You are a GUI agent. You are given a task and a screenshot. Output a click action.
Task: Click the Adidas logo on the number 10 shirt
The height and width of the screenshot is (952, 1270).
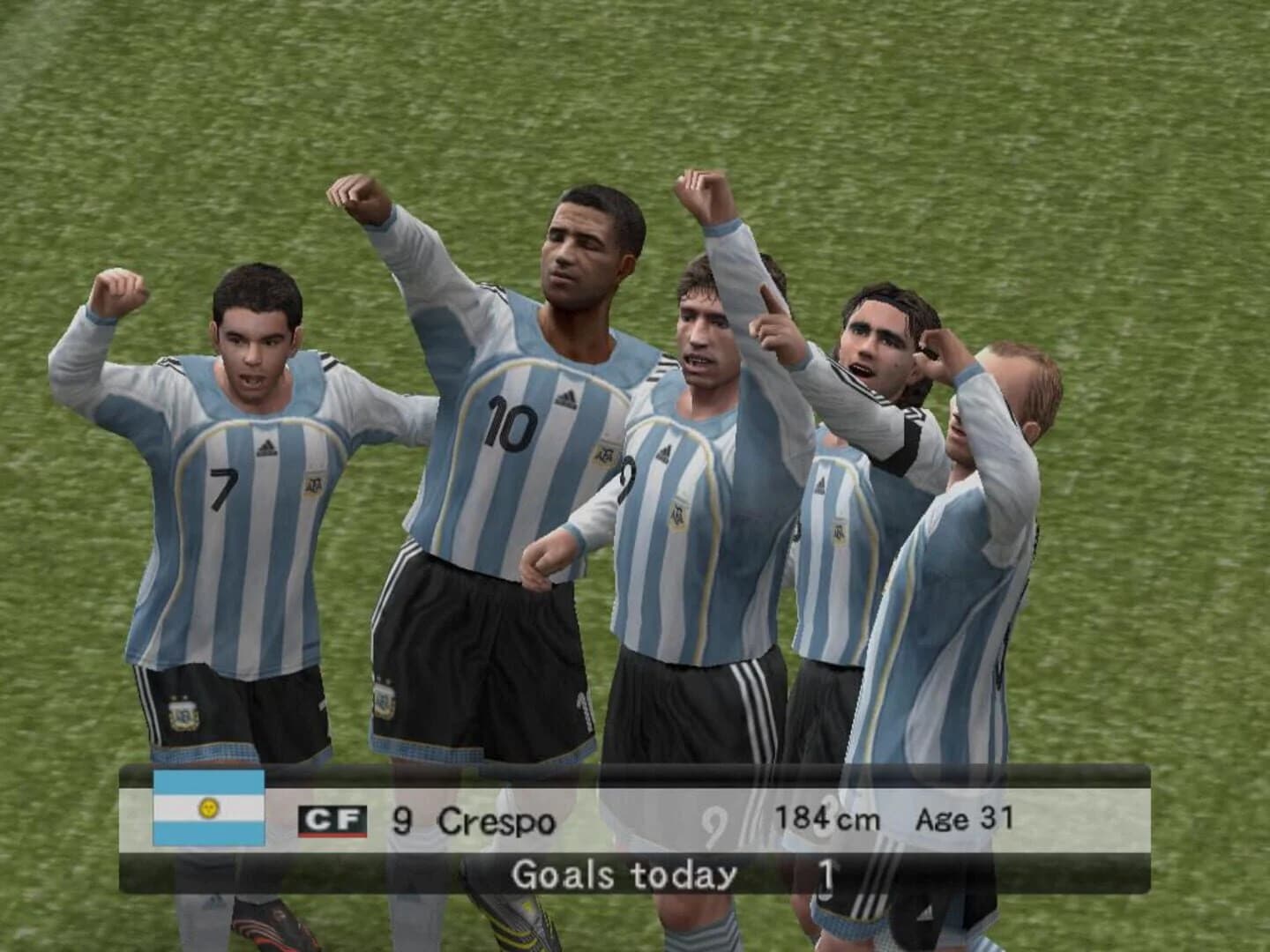tap(564, 398)
